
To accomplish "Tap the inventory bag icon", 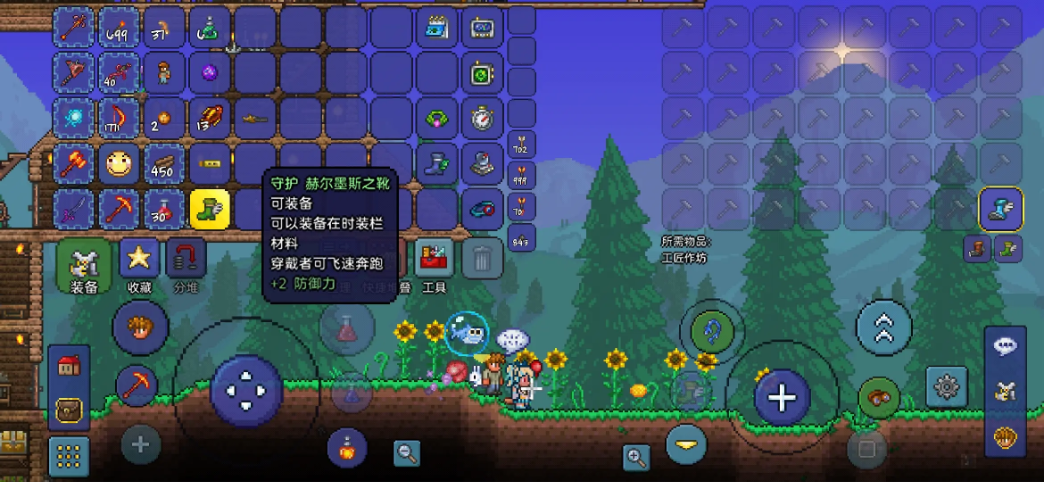I will coord(69,409).
